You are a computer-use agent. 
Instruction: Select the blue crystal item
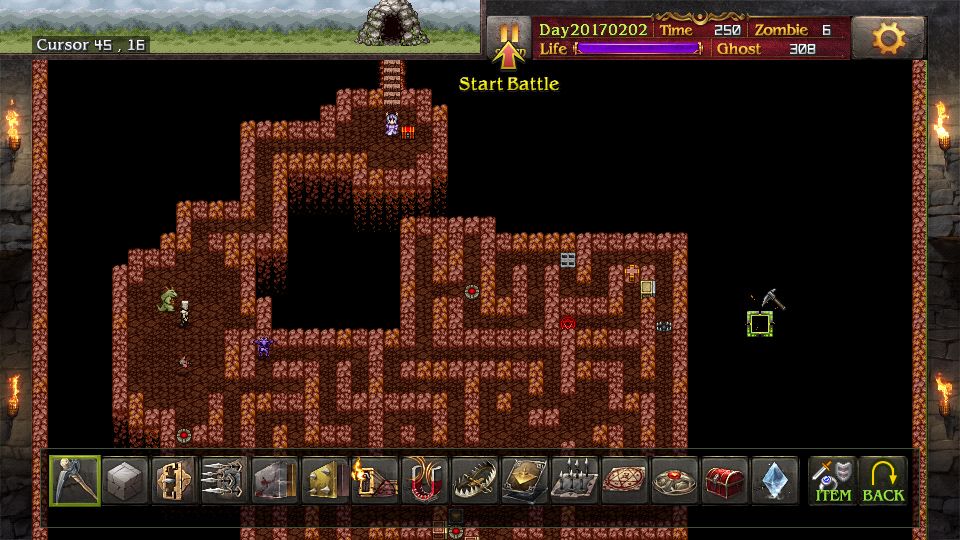(x=776, y=481)
